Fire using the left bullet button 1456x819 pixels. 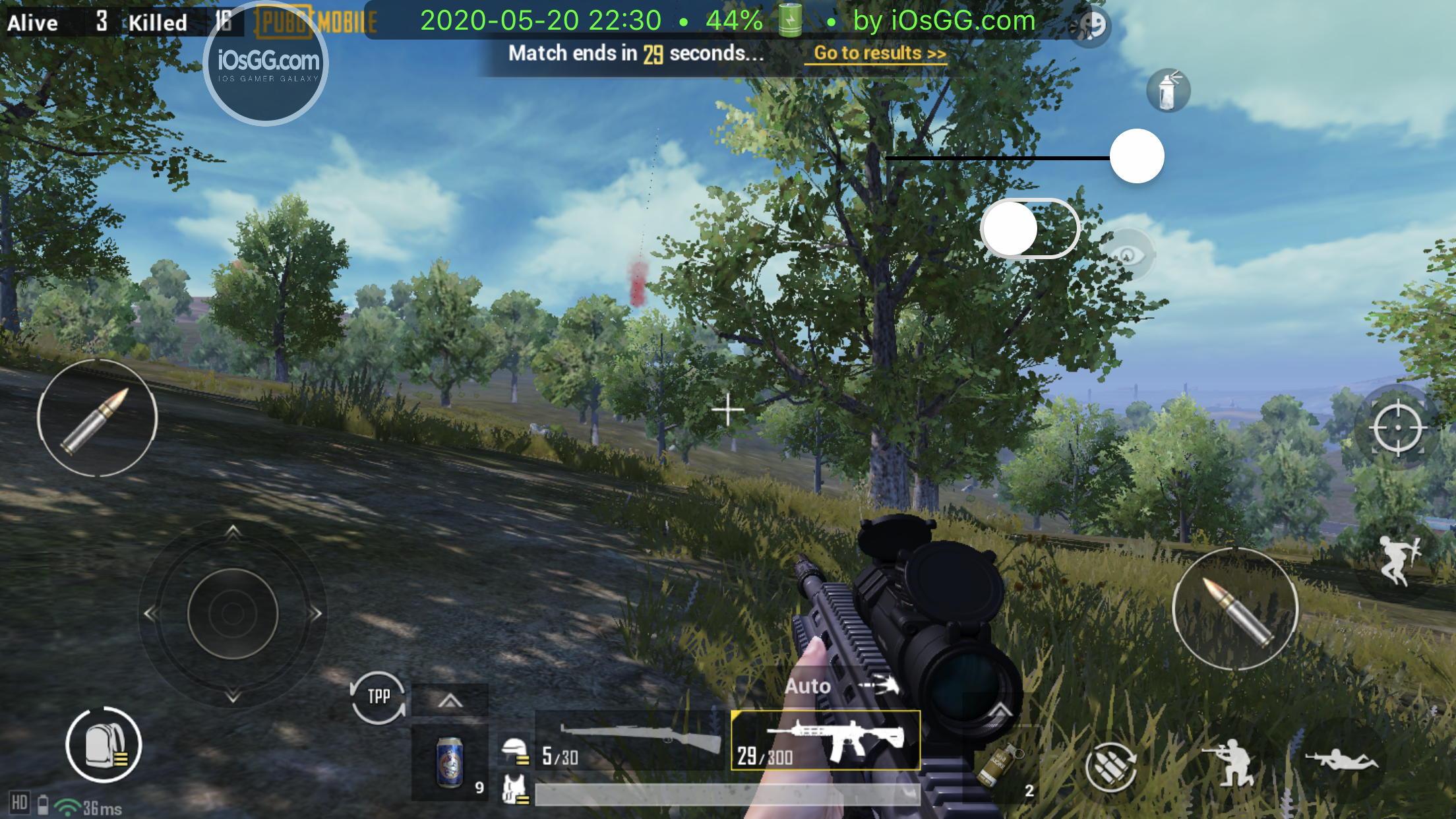click(x=98, y=418)
